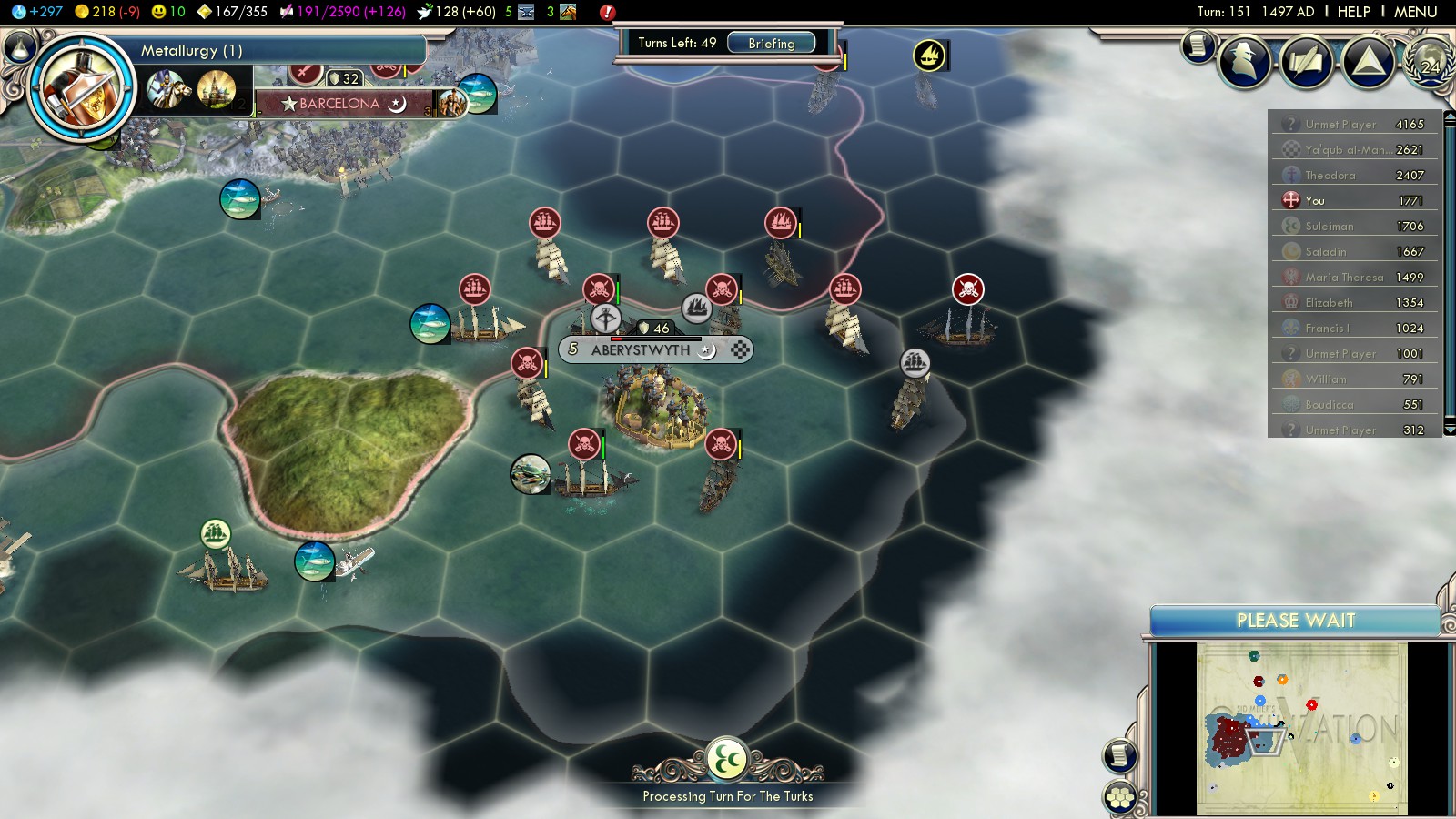The image size is (1456, 819).
Task: Click the Please Wait end turn button
Action: (1295, 621)
